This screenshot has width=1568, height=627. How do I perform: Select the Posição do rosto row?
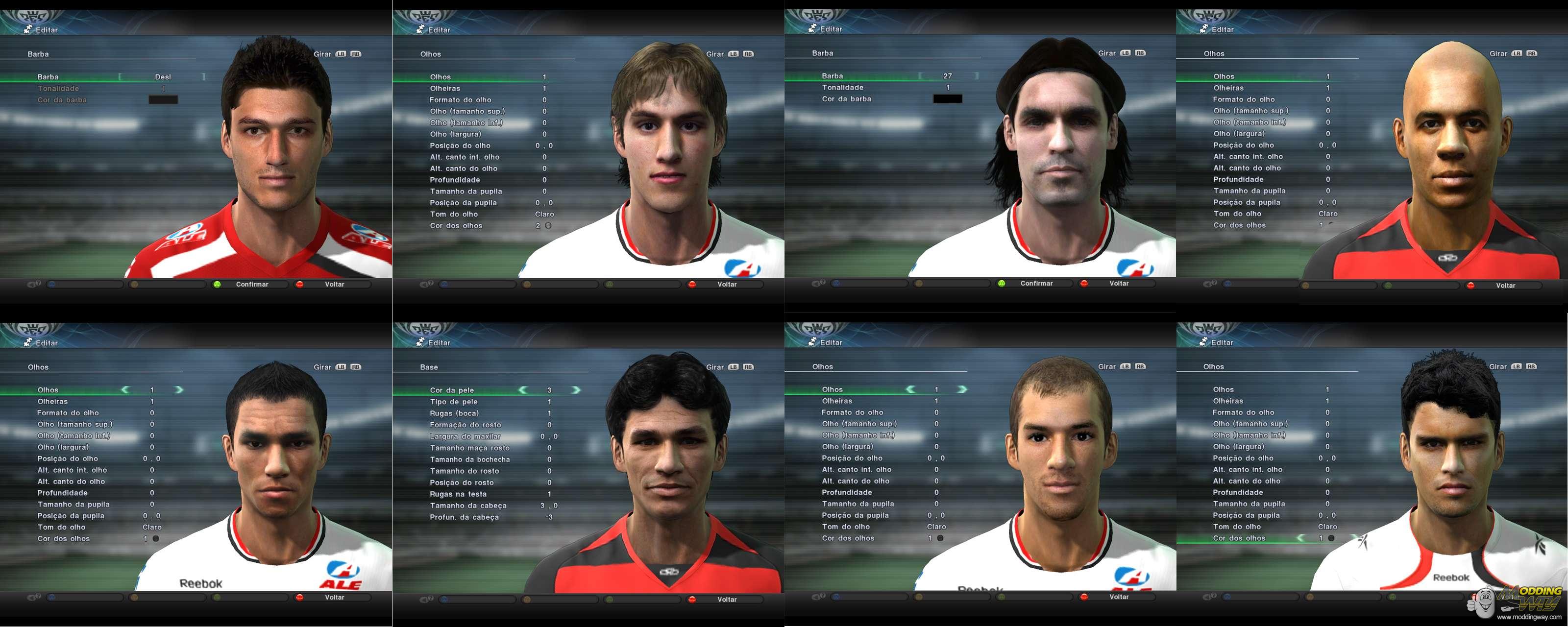click(462, 482)
